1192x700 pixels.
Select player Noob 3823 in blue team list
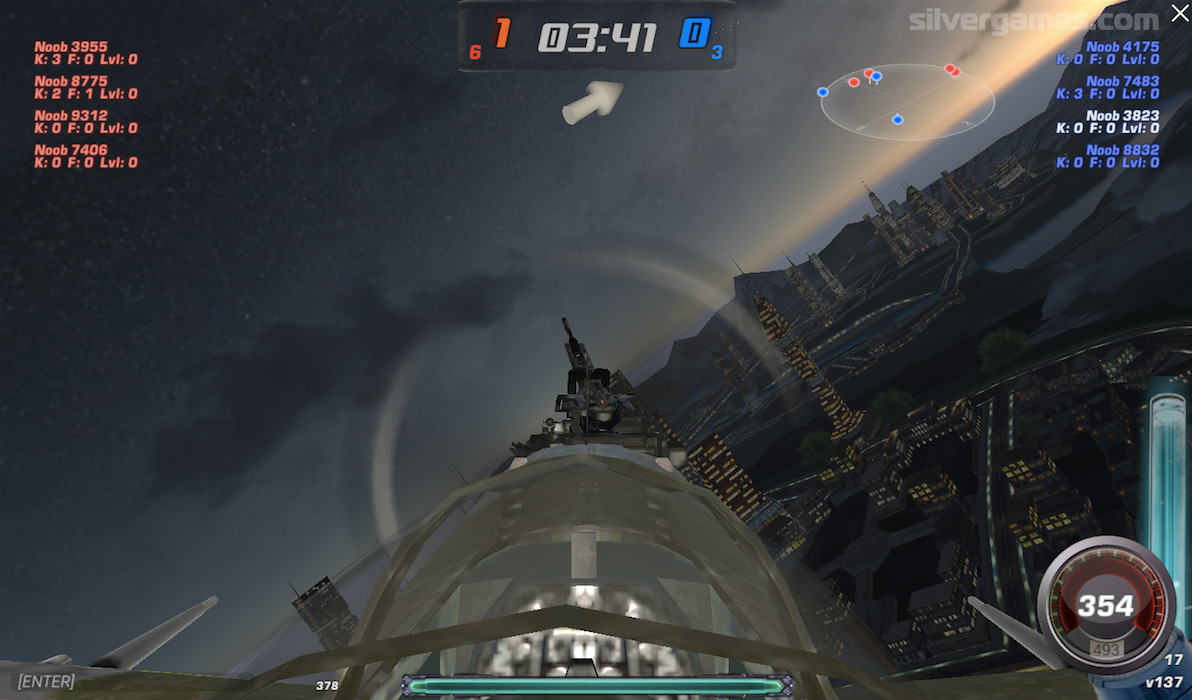coord(1122,116)
